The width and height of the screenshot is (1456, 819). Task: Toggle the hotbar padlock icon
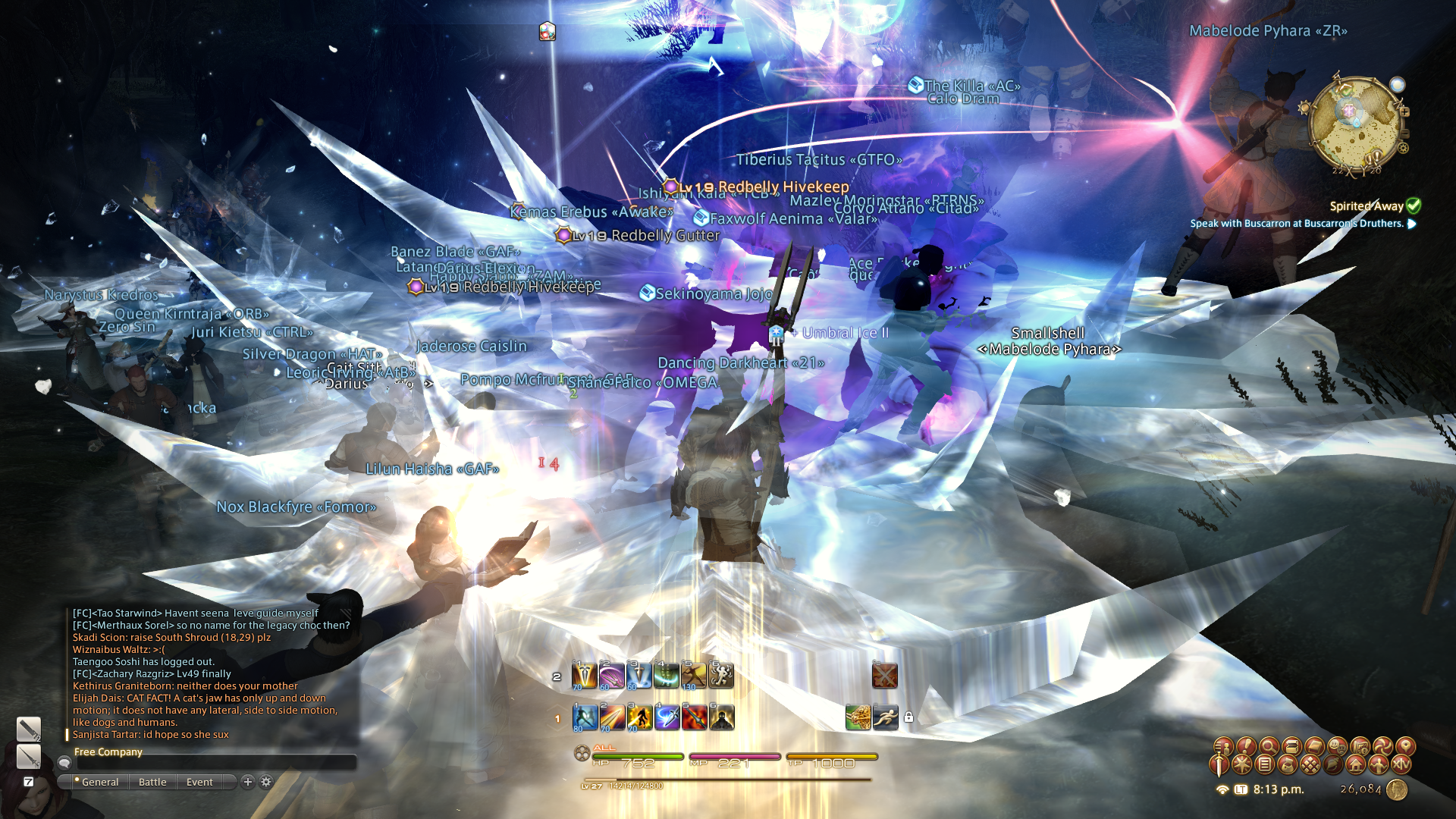(x=908, y=717)
